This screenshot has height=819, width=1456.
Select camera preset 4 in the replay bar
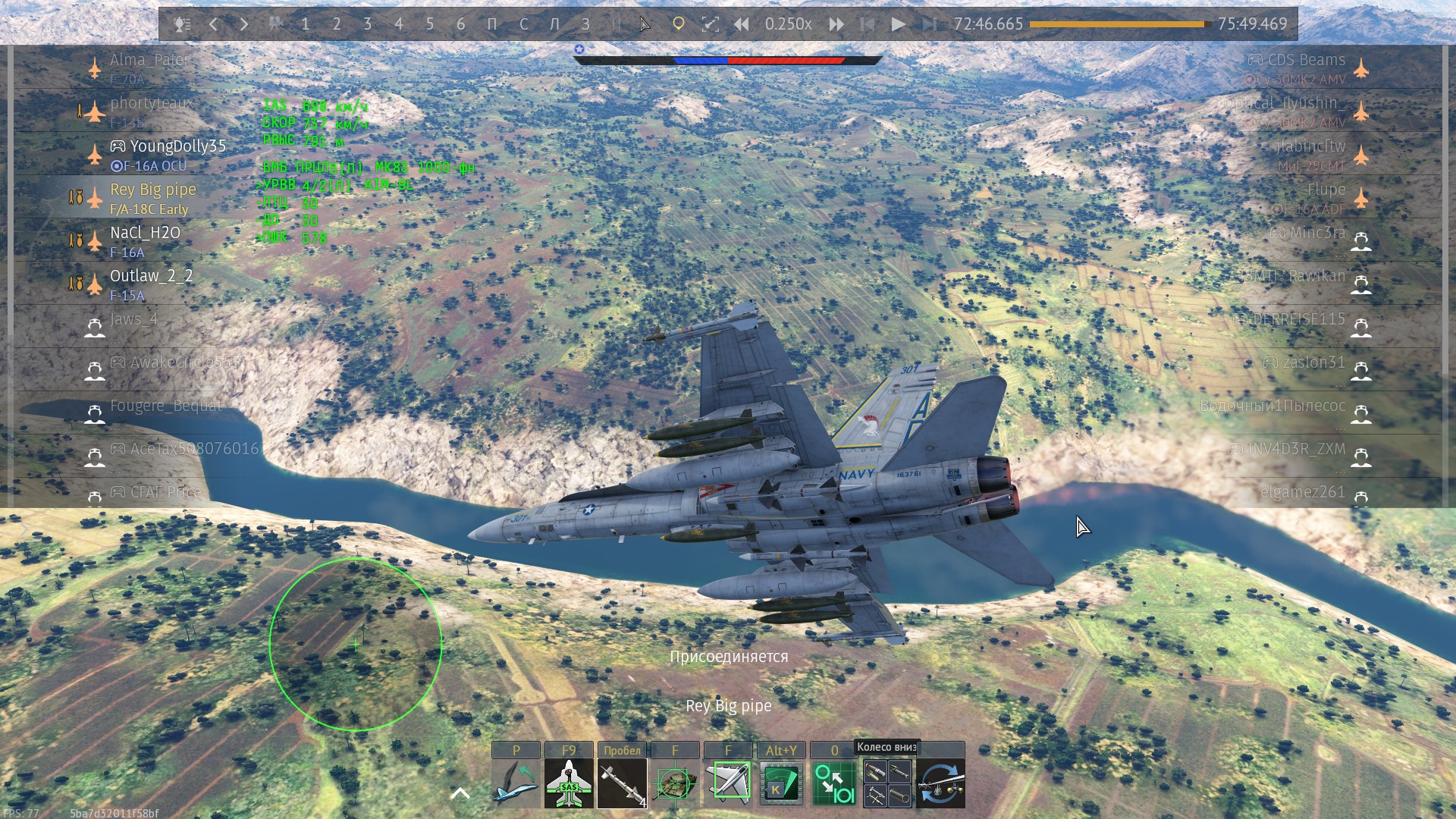point(398,24)
